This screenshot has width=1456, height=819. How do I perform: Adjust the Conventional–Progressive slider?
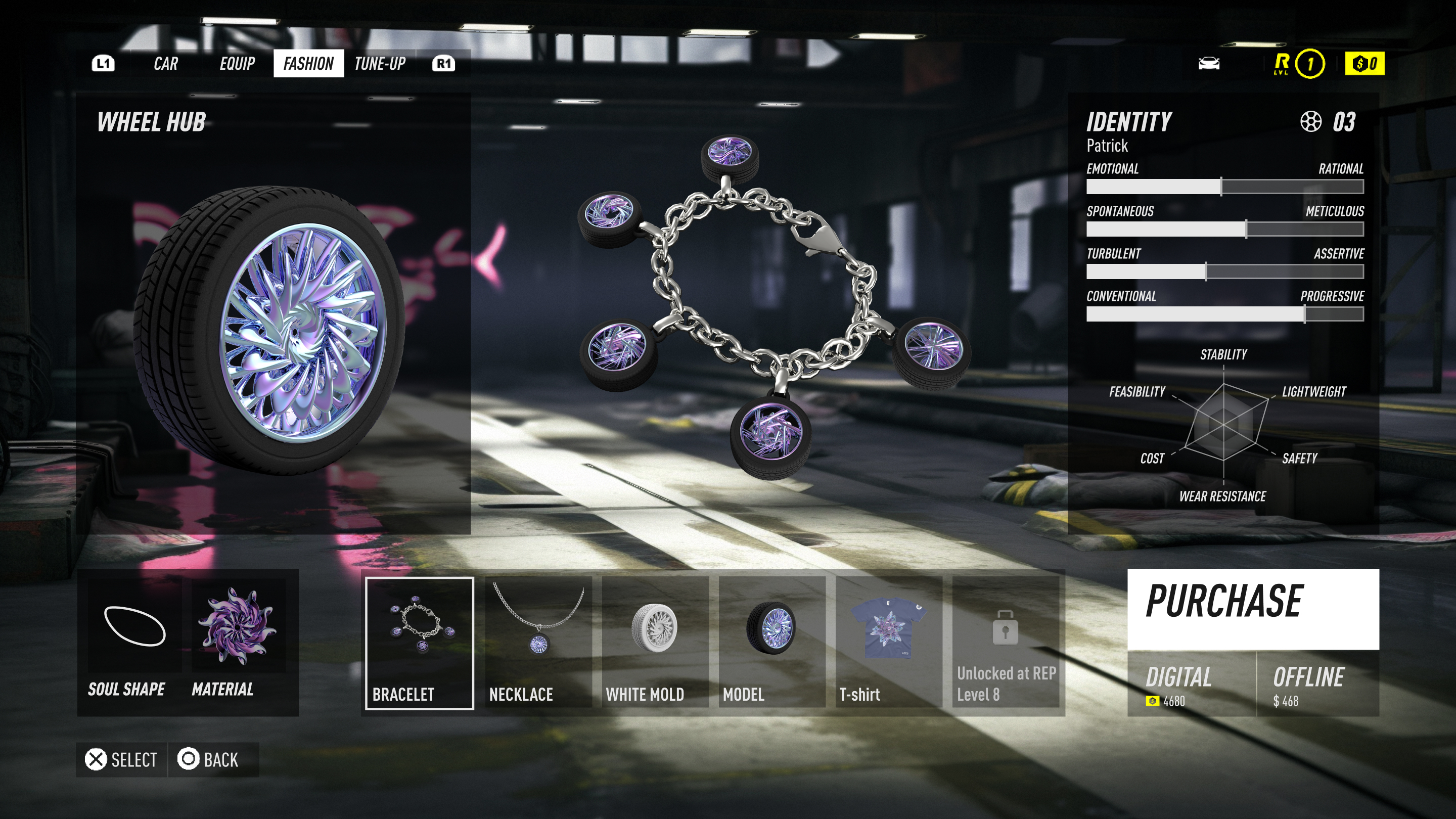pos(1304,313)
